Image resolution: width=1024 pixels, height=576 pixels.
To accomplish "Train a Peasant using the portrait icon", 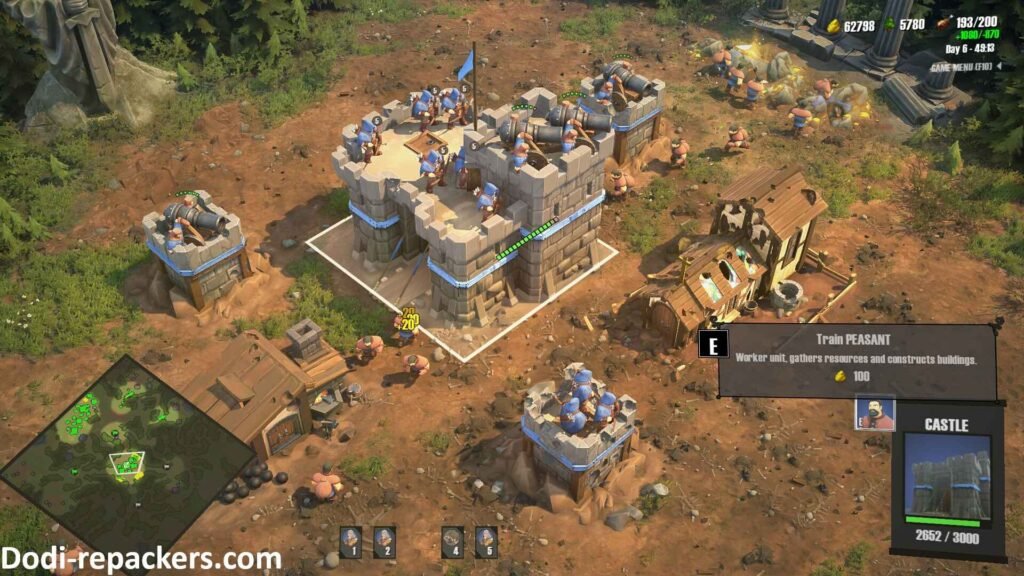I will coord(875,414).
